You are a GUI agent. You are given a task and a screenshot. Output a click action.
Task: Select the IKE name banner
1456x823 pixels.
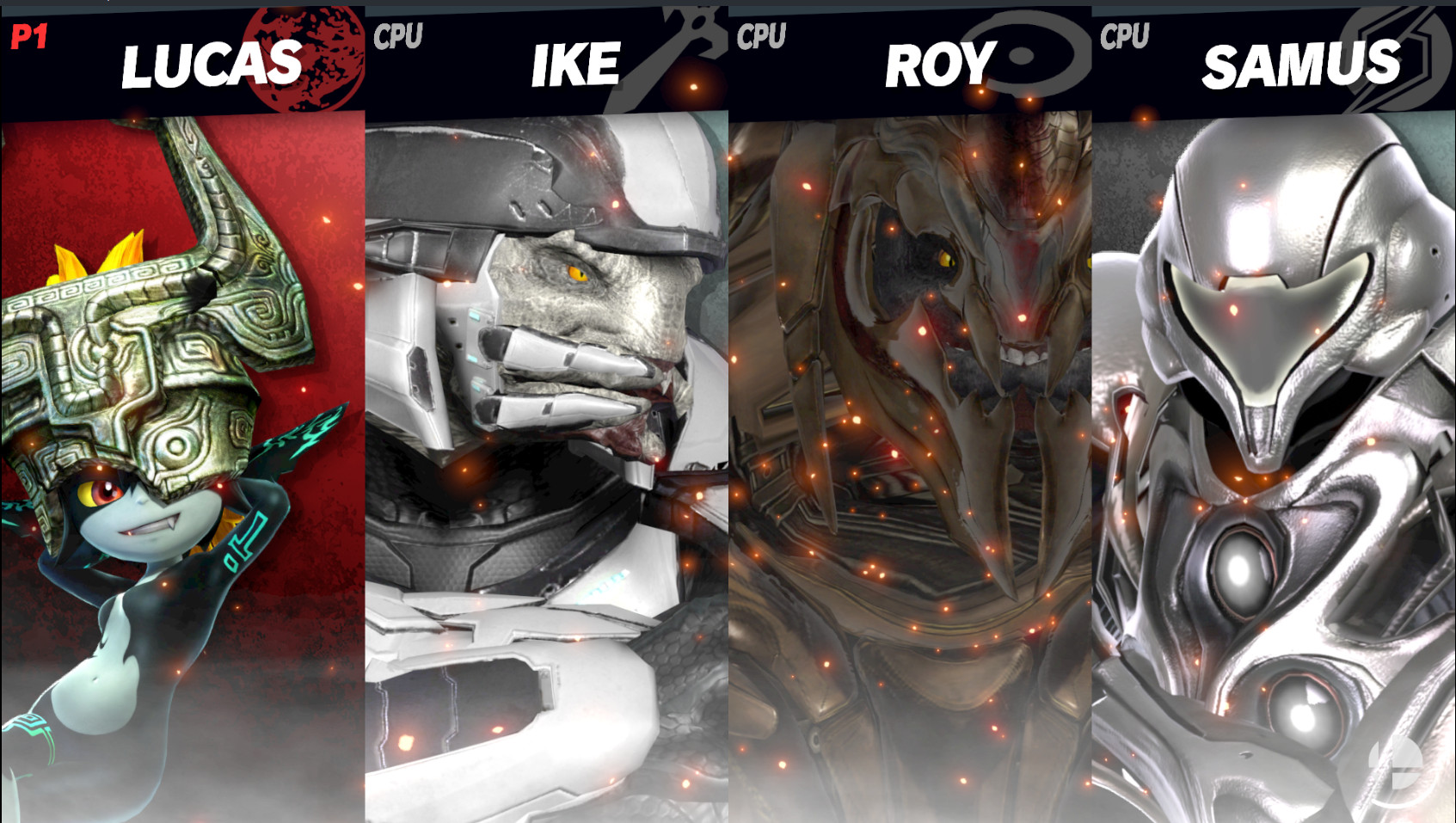tap(575, 64)
